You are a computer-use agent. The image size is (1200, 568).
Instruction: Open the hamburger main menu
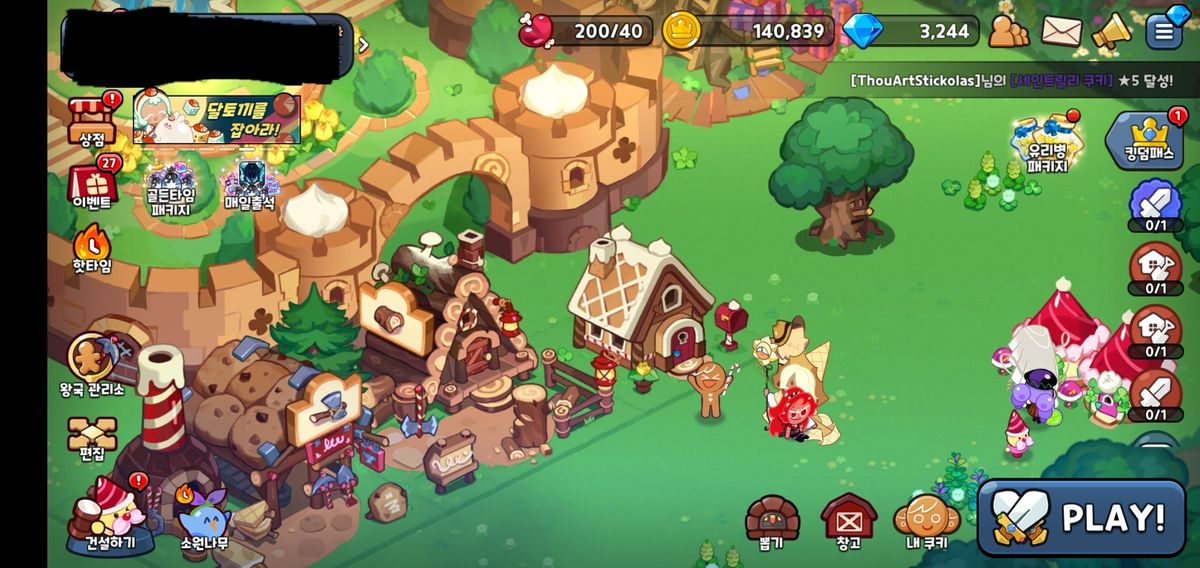tap(1164, 31)
